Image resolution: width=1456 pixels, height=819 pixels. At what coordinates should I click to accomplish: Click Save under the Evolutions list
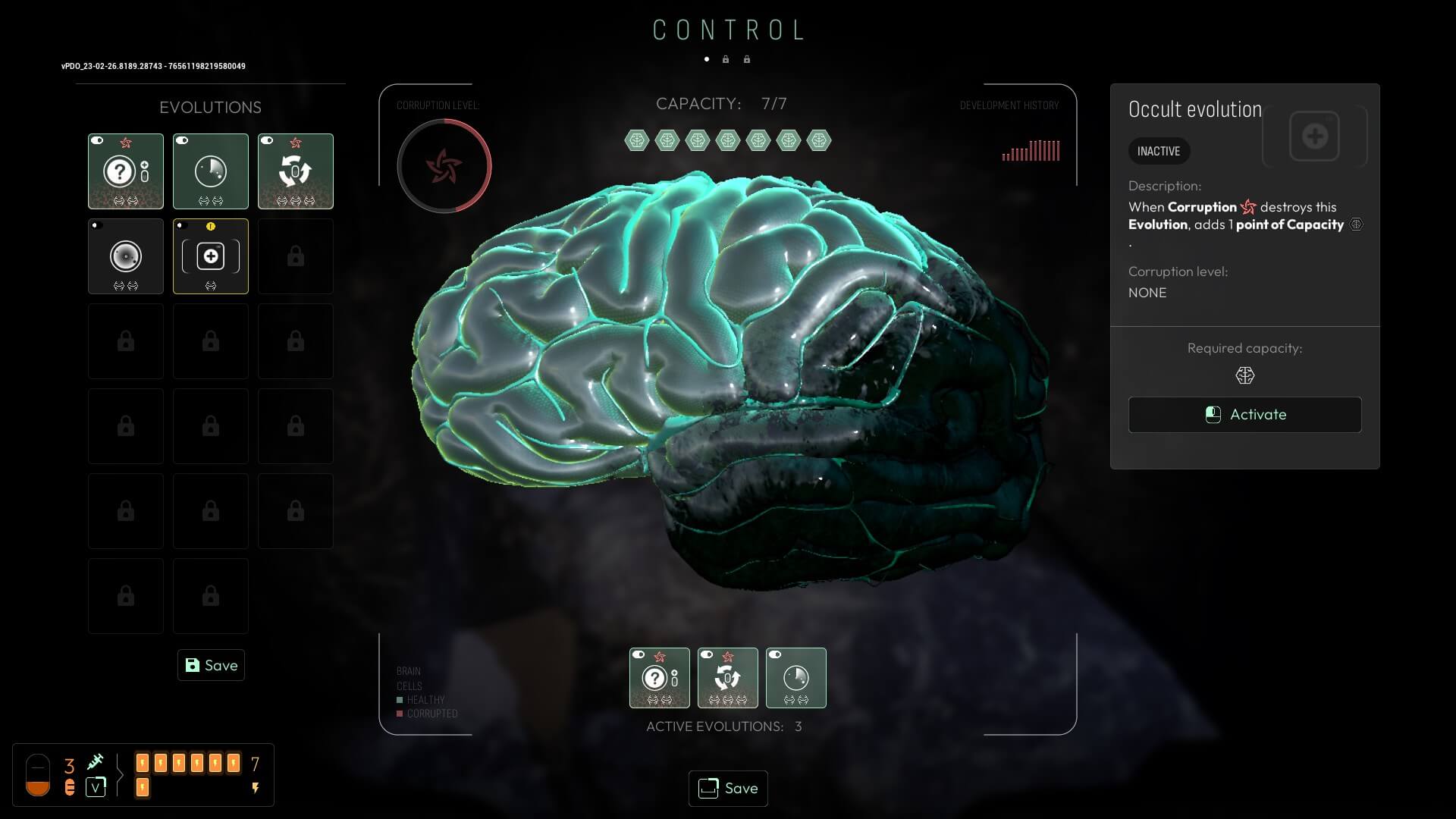coord(211,665)
